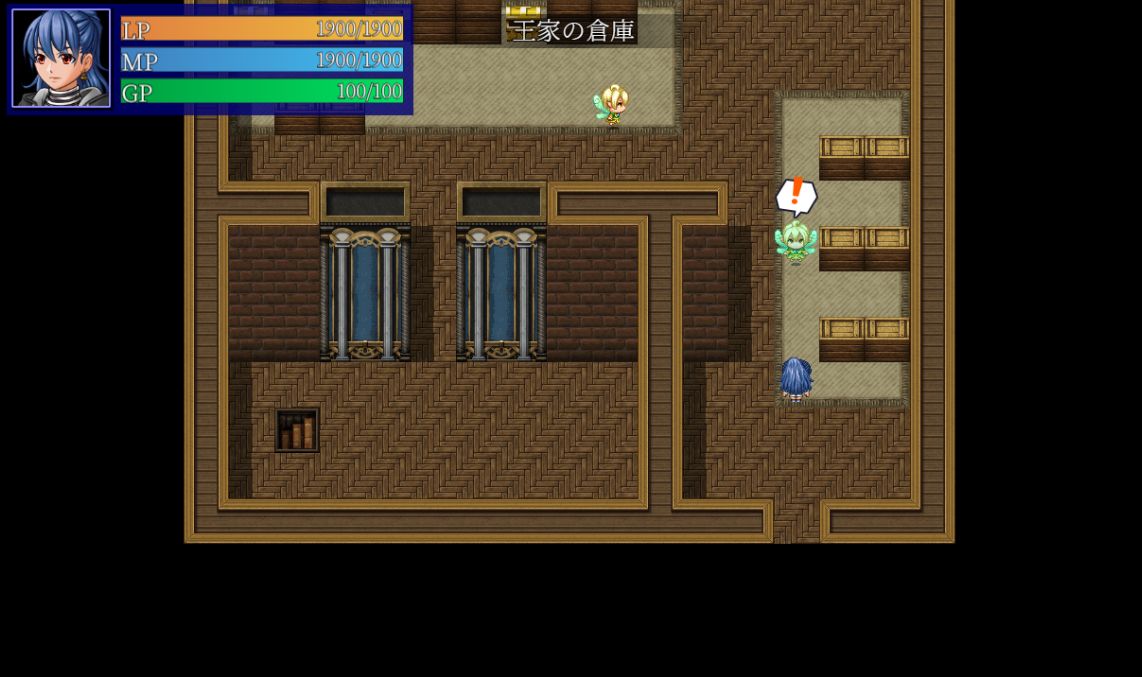The height and width of the screenshot is (677, 1142).
Task: Click the blue-haired character portrait
Action: [61, 58]
